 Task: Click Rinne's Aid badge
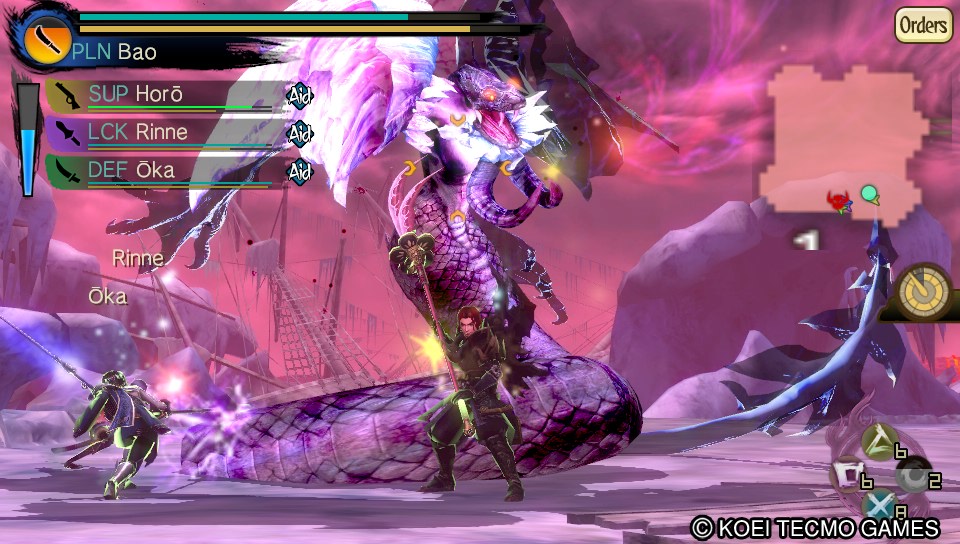[x=300, y=133]
